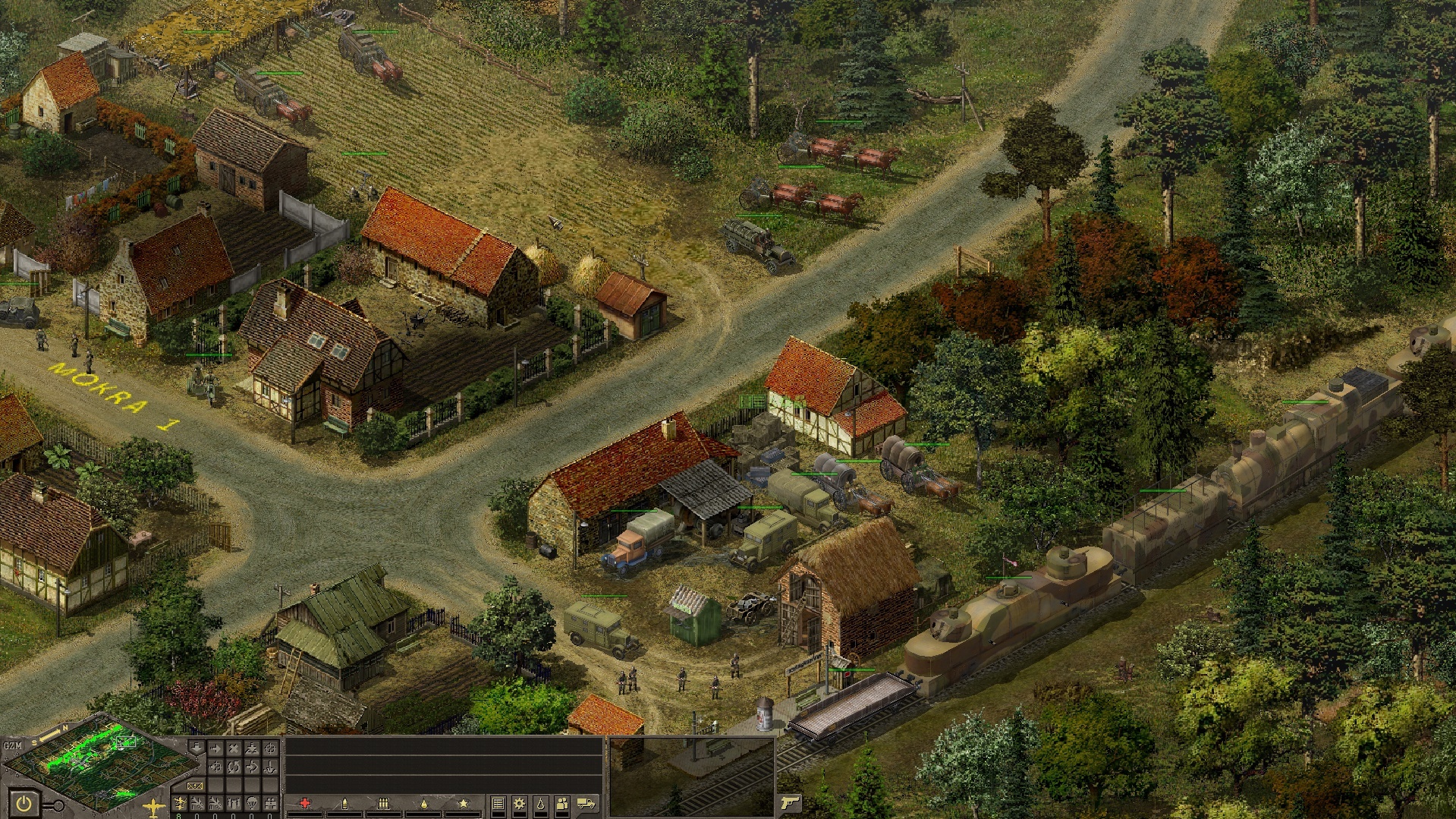Select the X stop command

[x=234, y=749]
